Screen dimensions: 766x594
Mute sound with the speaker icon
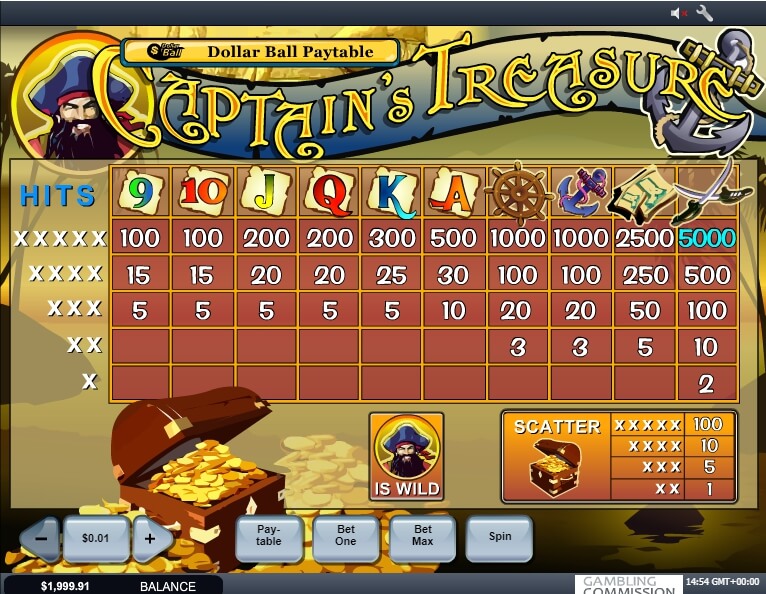pyautogui.click(x=679, y=13)
